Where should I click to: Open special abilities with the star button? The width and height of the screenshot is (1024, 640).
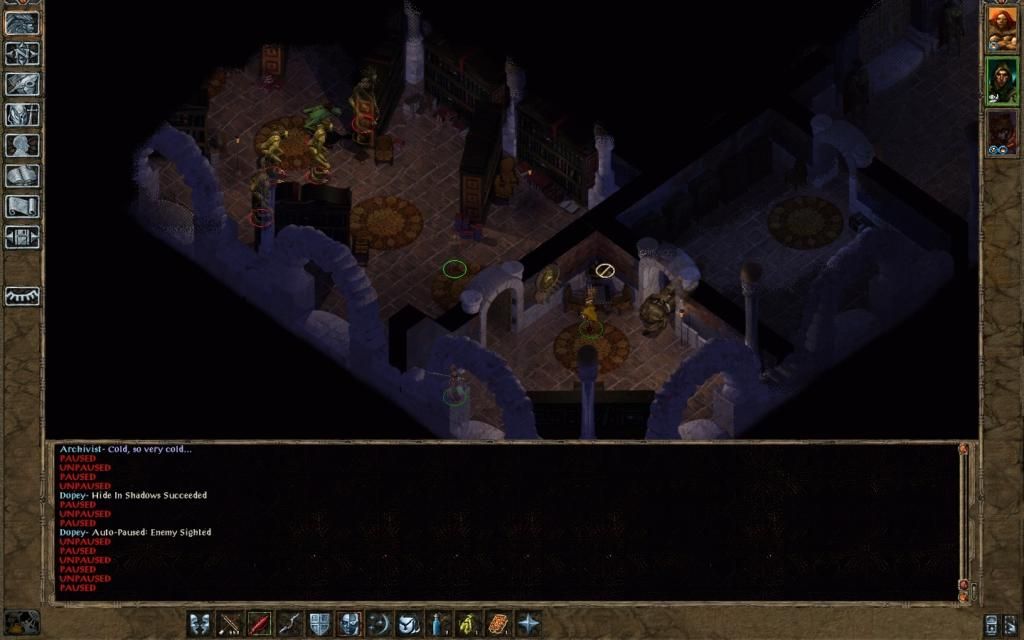click(528, 624)
